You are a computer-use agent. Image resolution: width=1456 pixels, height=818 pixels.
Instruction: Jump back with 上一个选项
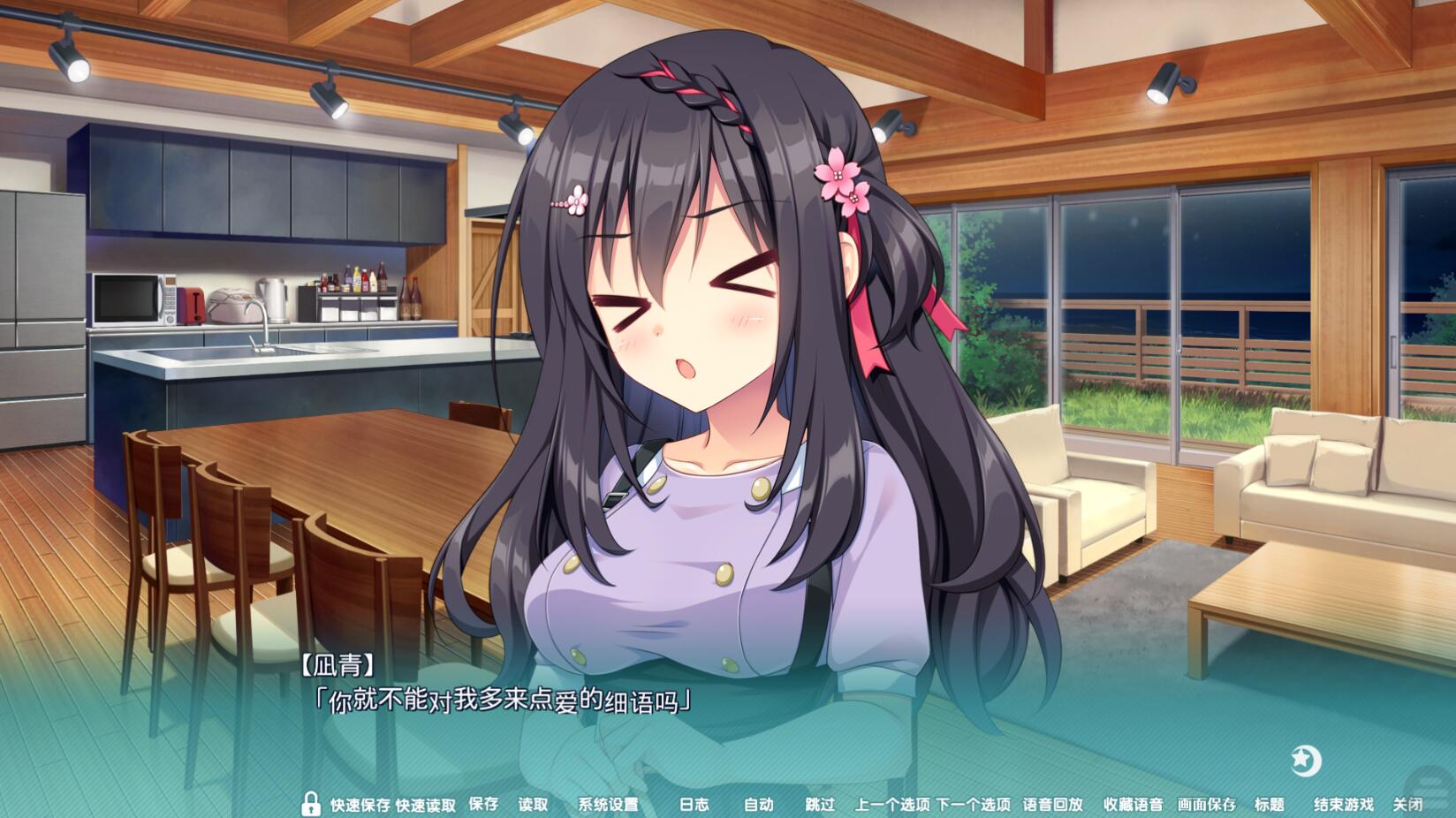(x=891, y=804)
